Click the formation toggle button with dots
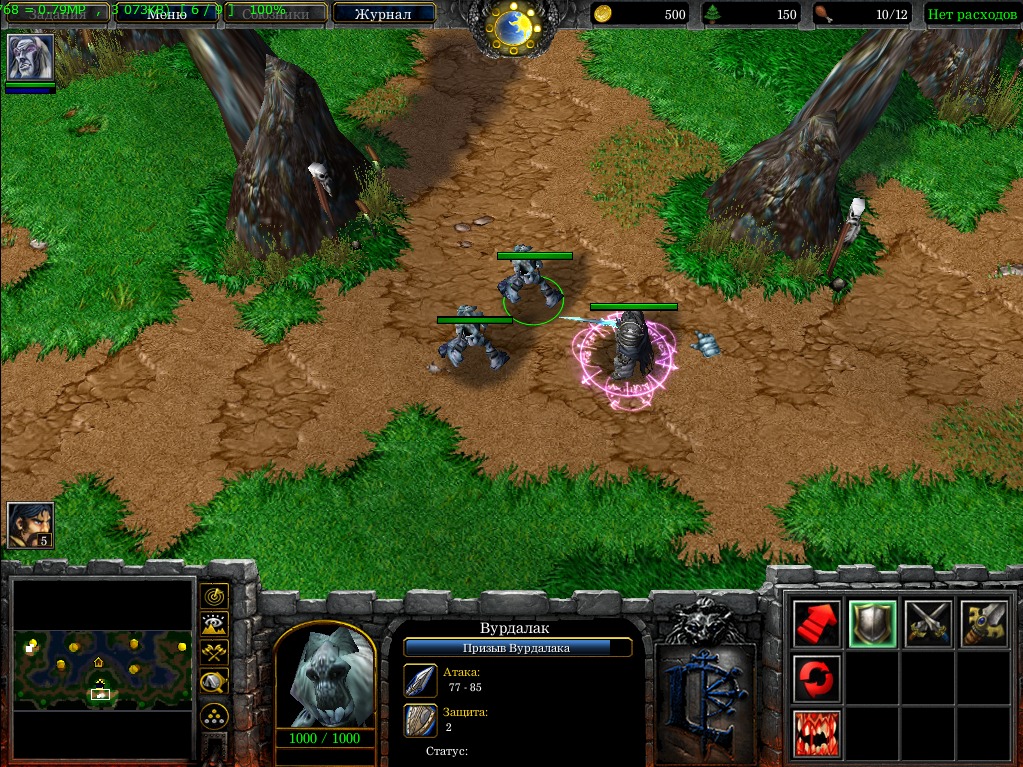Image resolution: width=1023 pixels, height=767 pixels. tap(214, 716)
